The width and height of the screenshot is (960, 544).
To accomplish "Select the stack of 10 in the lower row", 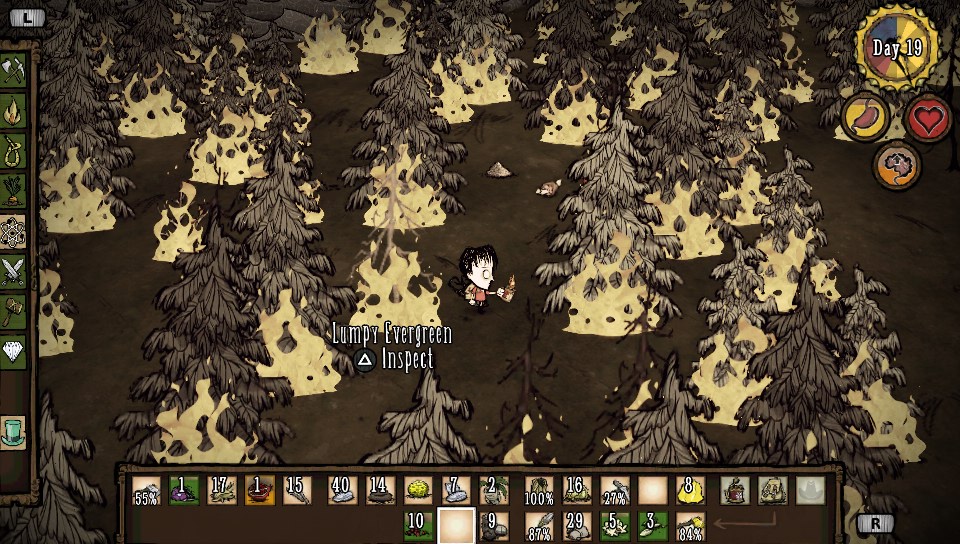I will pos(418,525).
